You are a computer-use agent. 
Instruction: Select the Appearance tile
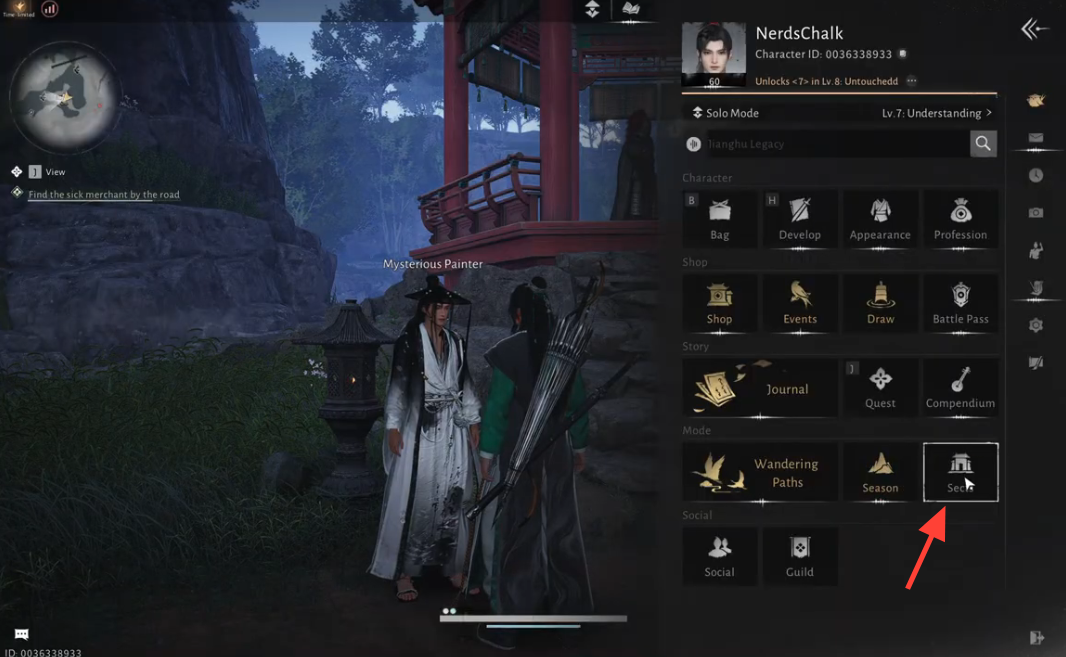coord(880,218)
